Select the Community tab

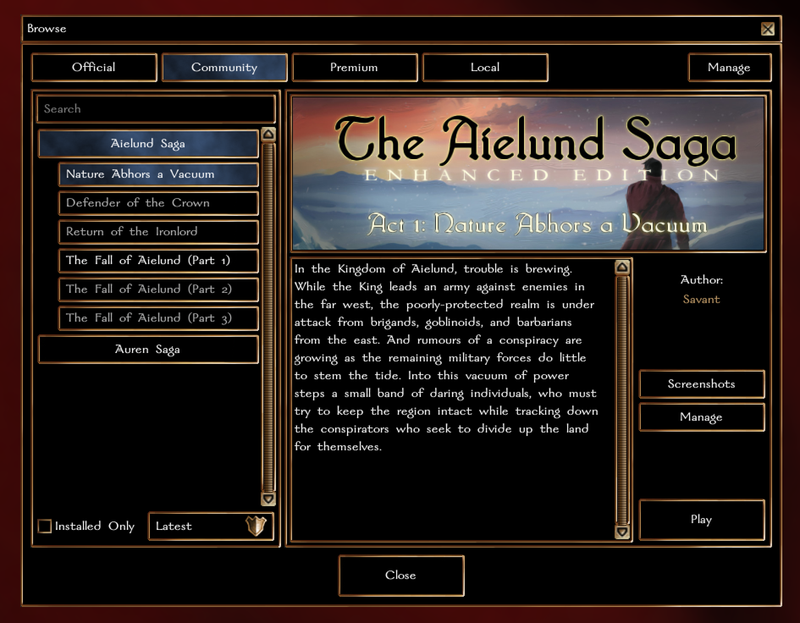pyautogui.click(x=224, y=68)
